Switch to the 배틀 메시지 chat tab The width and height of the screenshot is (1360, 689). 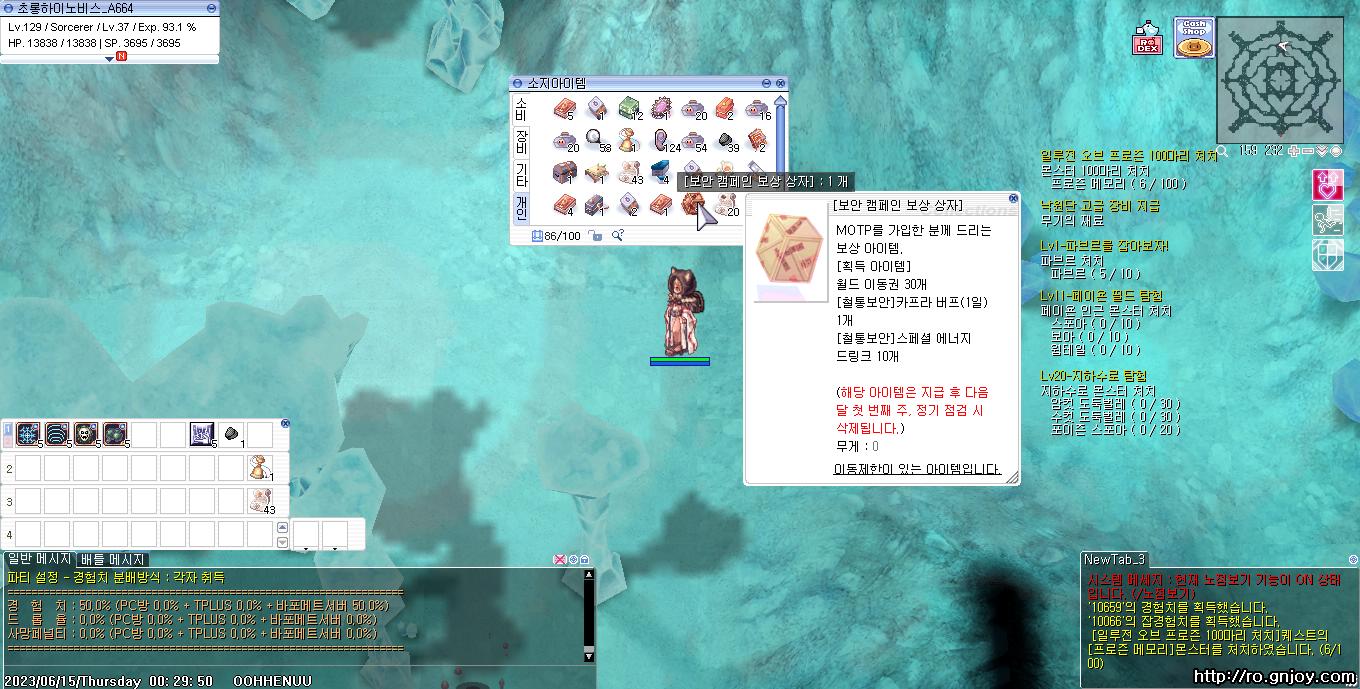[113, 560]
